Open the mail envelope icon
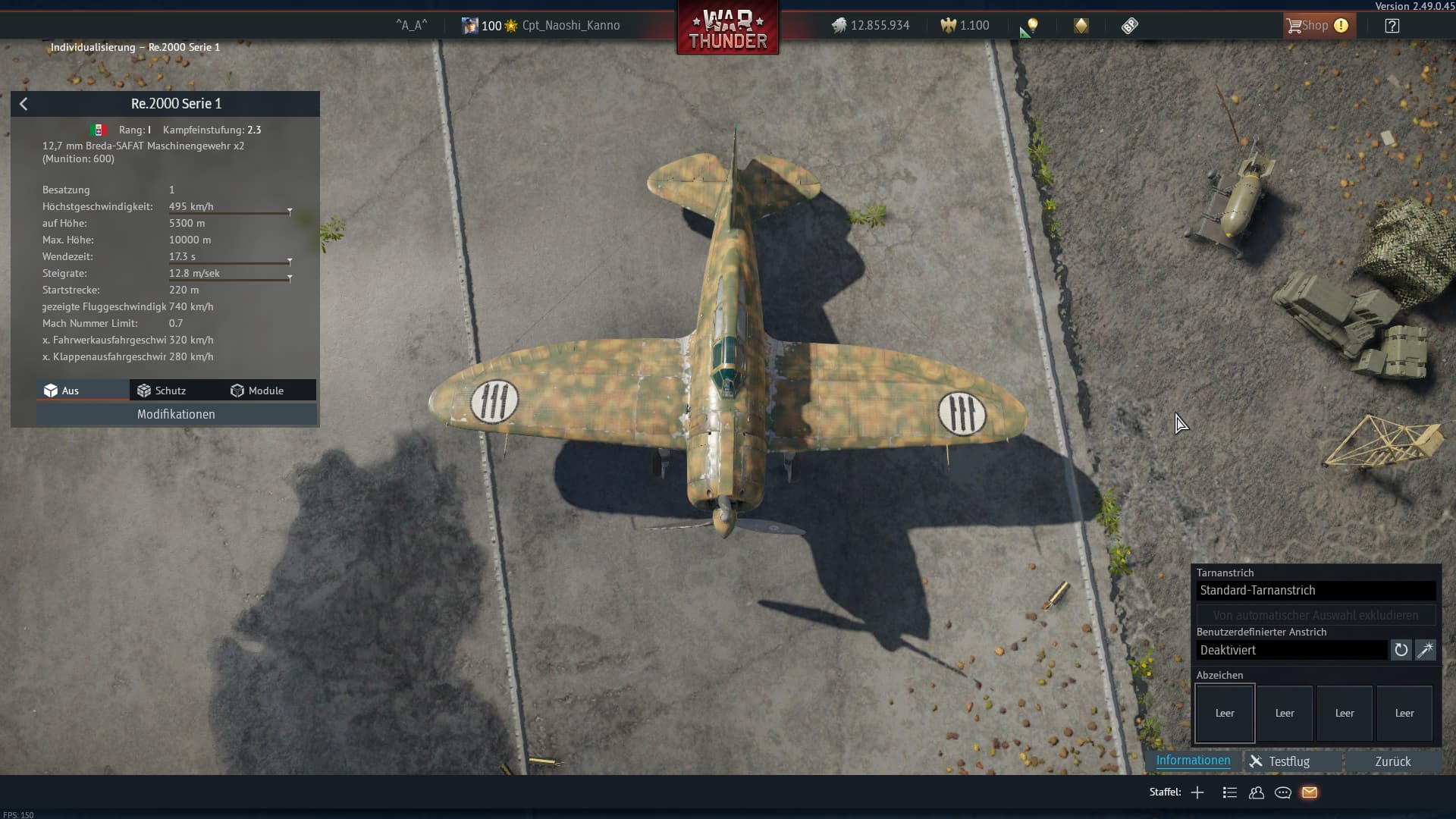This screenshot has width=1456, height=819. click(1310, 792)
